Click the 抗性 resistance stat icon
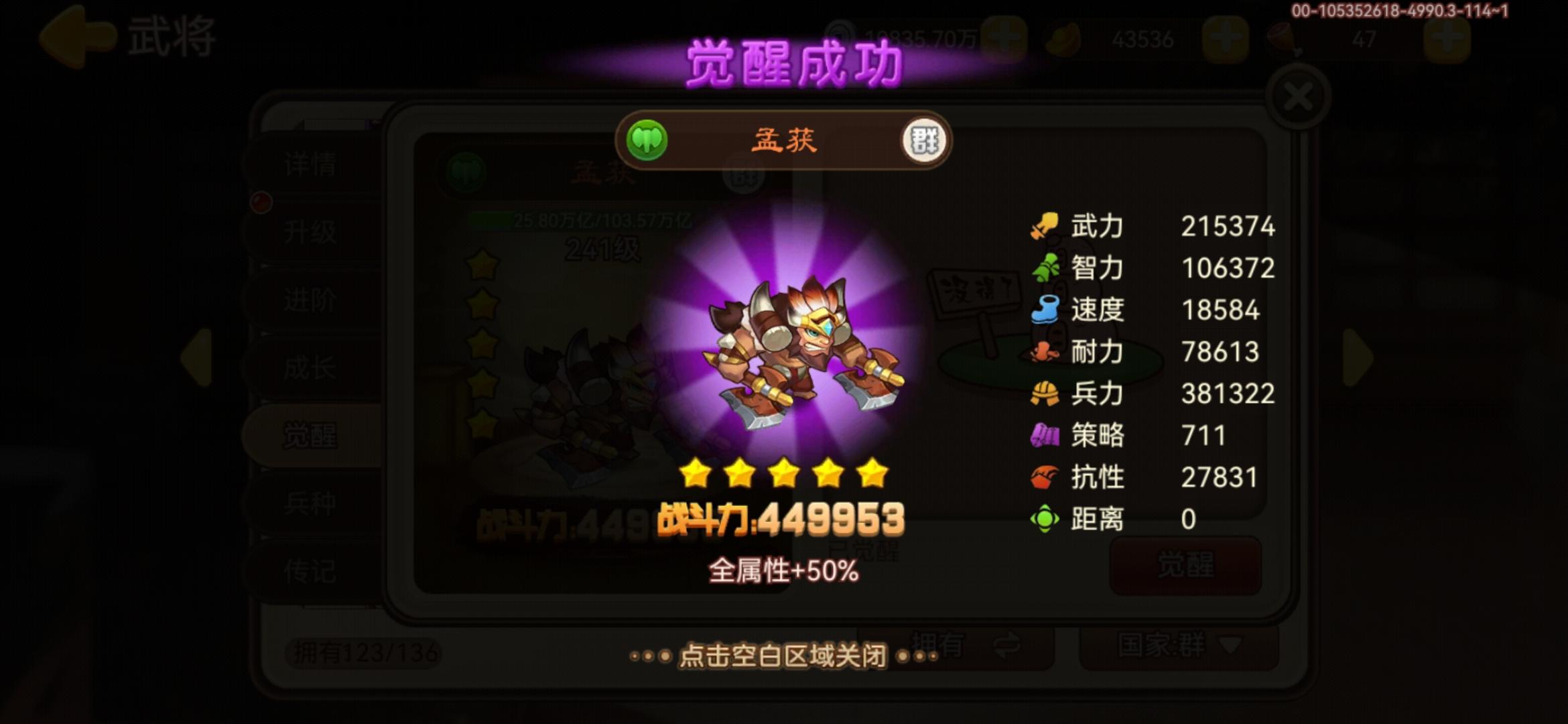The height and width of the screenshot is (724, 1568). [x=1046, y=477]
